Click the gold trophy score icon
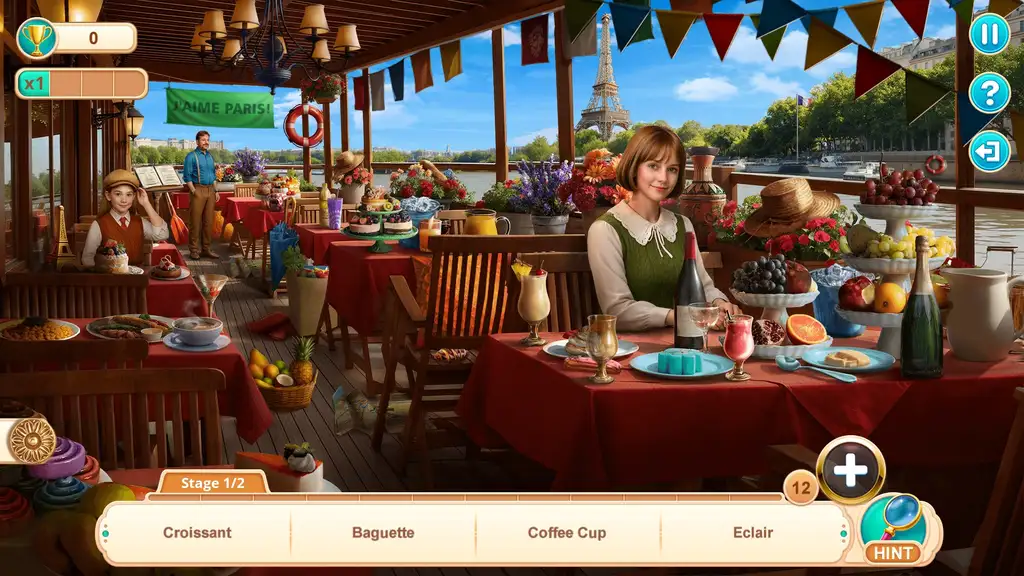The height and width of the screenshot is (576, 1024). pyautogui.click(x=37, y=38)
